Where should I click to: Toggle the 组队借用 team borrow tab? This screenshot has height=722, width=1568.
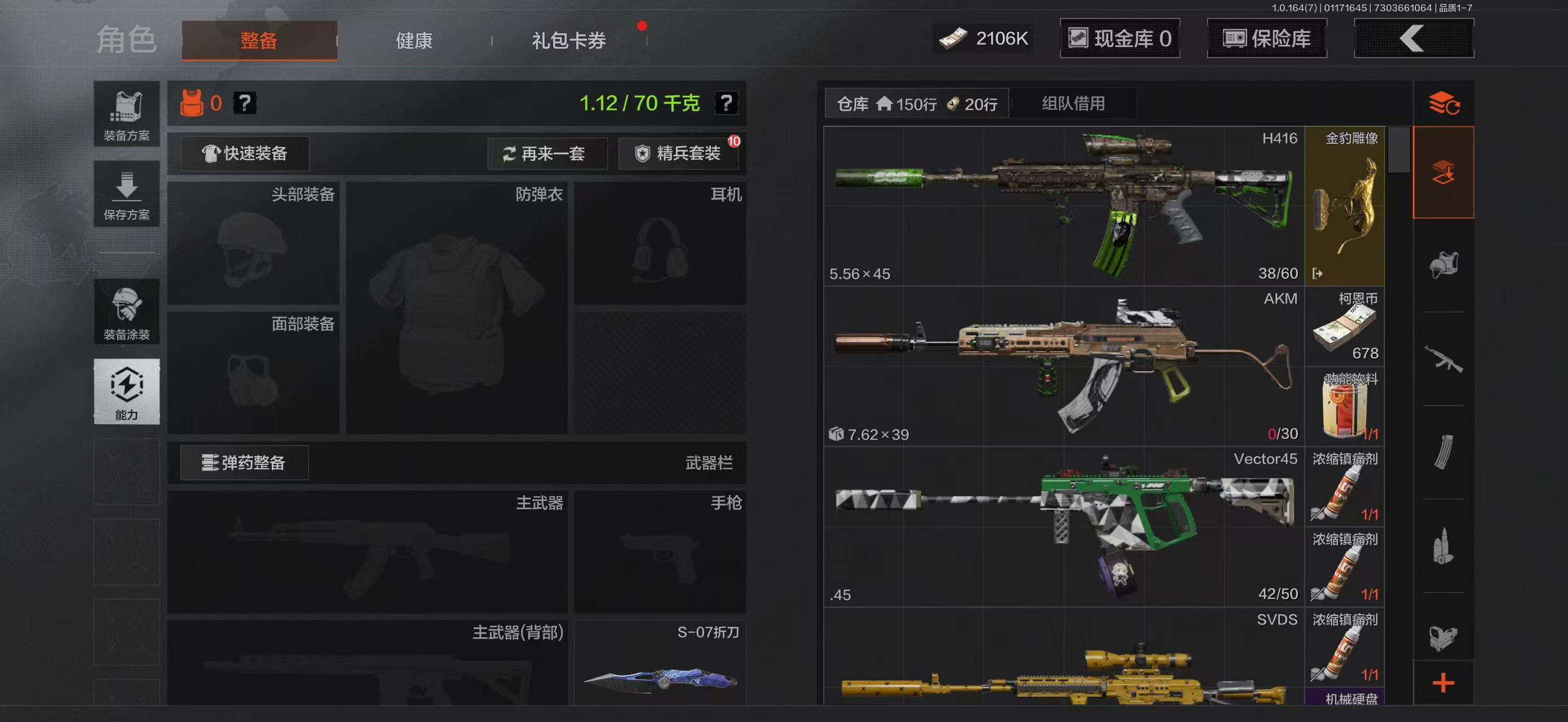(x=1074, y=103)
